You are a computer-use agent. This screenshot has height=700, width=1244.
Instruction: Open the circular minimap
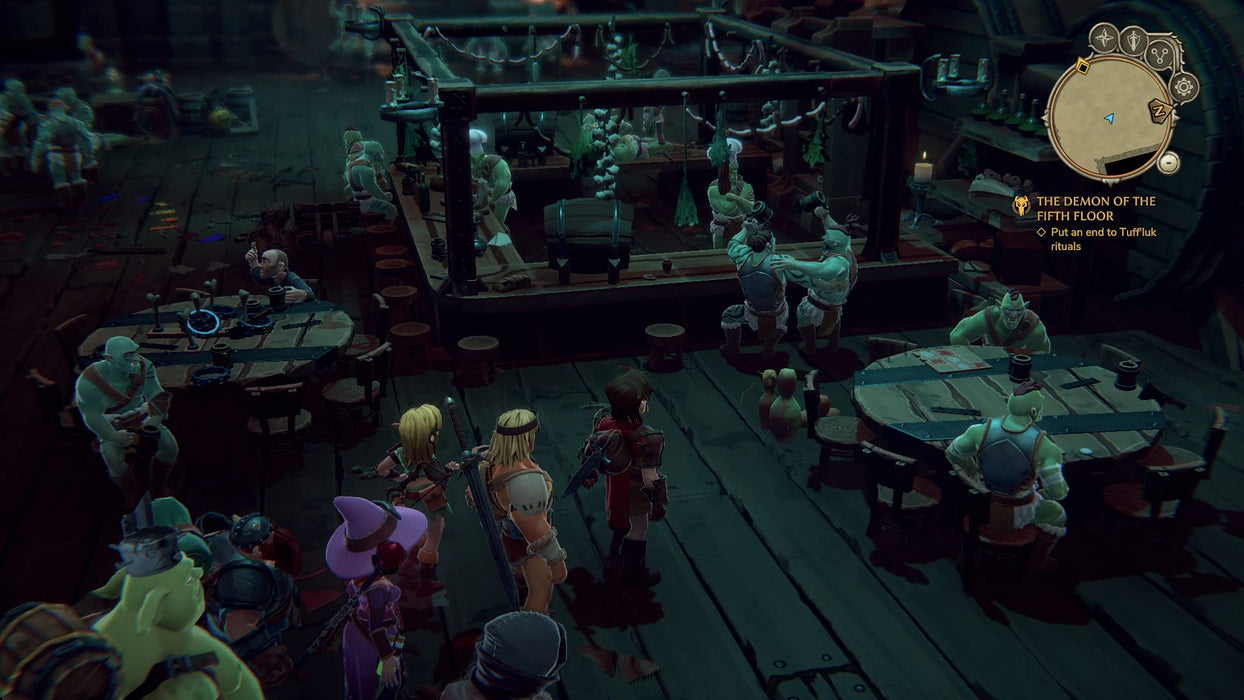tap(1108, 118)
